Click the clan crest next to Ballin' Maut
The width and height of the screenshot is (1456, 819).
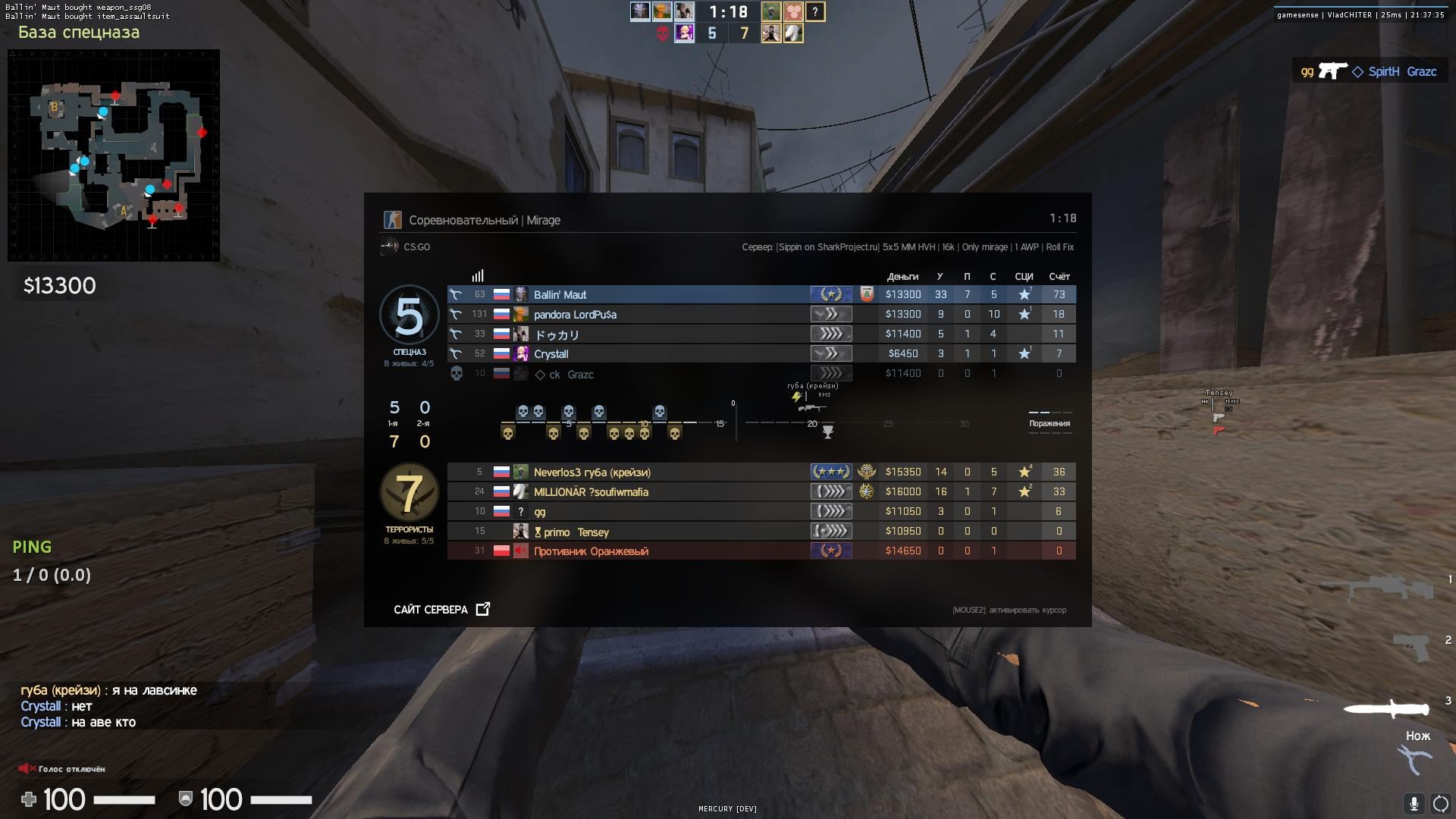click(867, 294)
